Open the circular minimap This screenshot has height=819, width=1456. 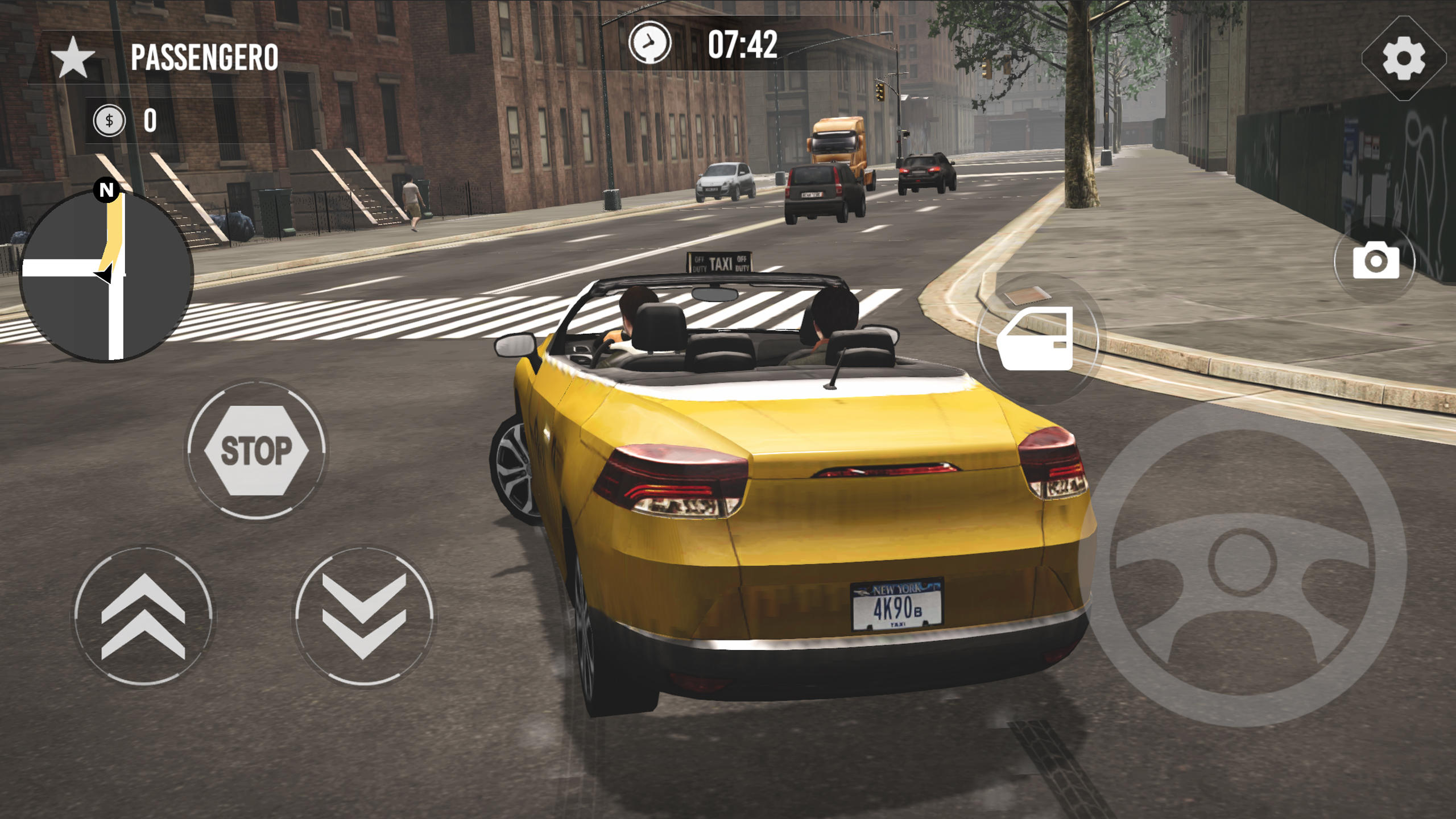point(107,275)
